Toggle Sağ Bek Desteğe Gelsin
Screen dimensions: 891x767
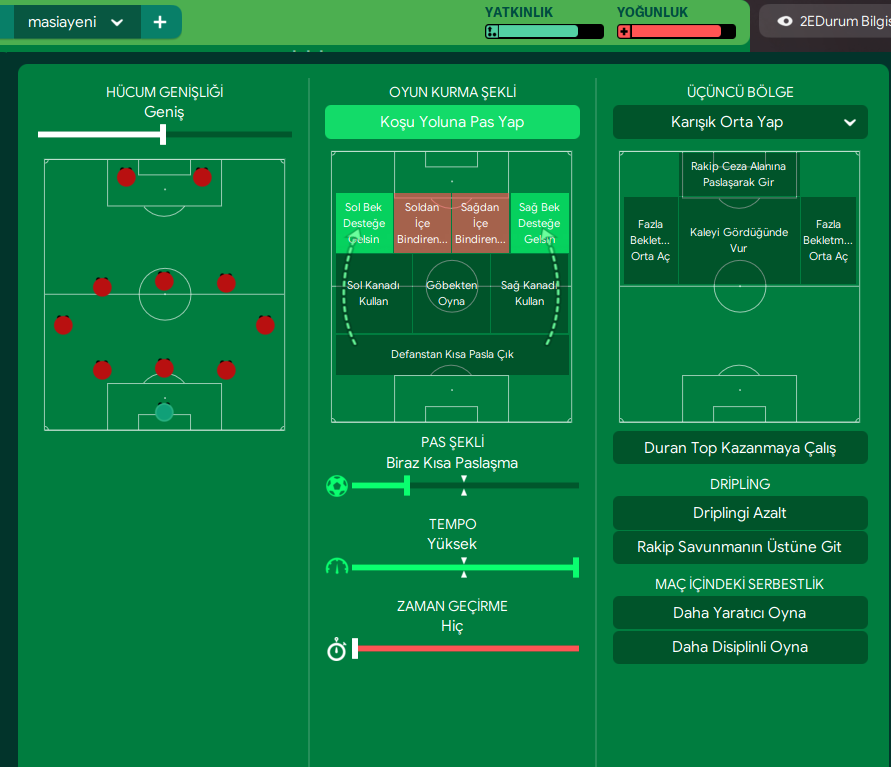tap(539, 223)
